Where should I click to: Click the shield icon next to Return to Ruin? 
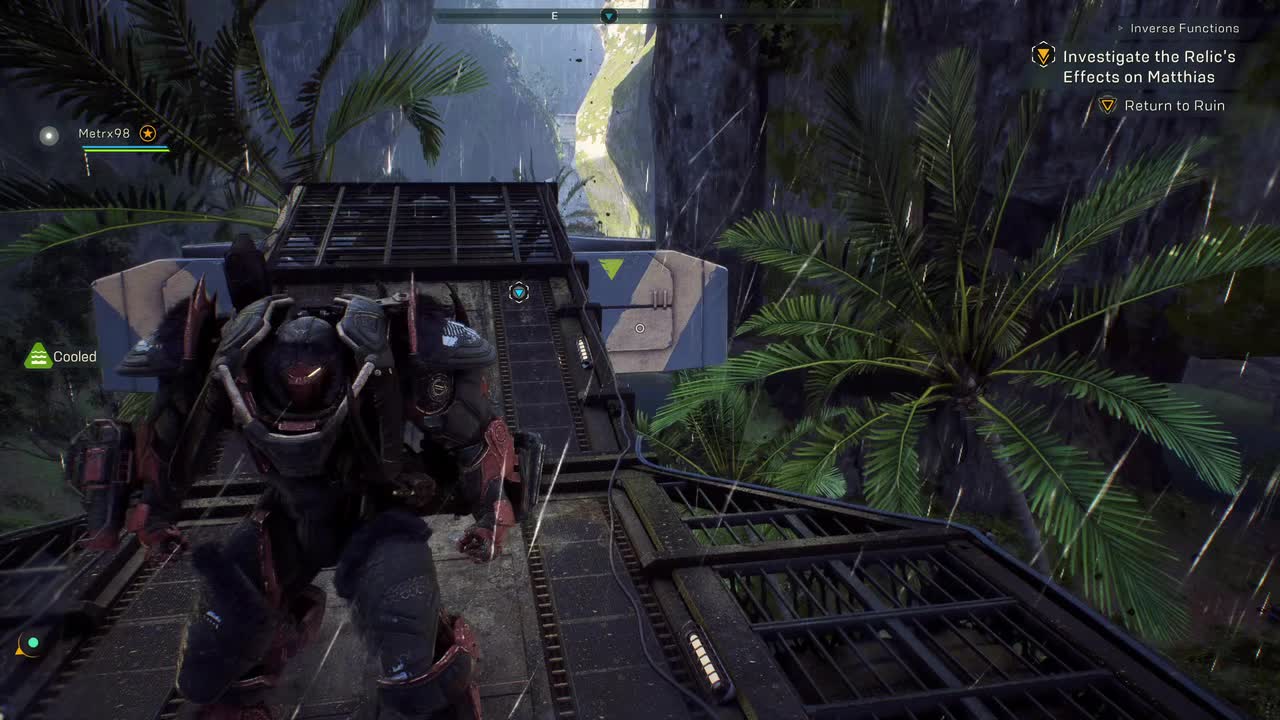coord(1107,105)
